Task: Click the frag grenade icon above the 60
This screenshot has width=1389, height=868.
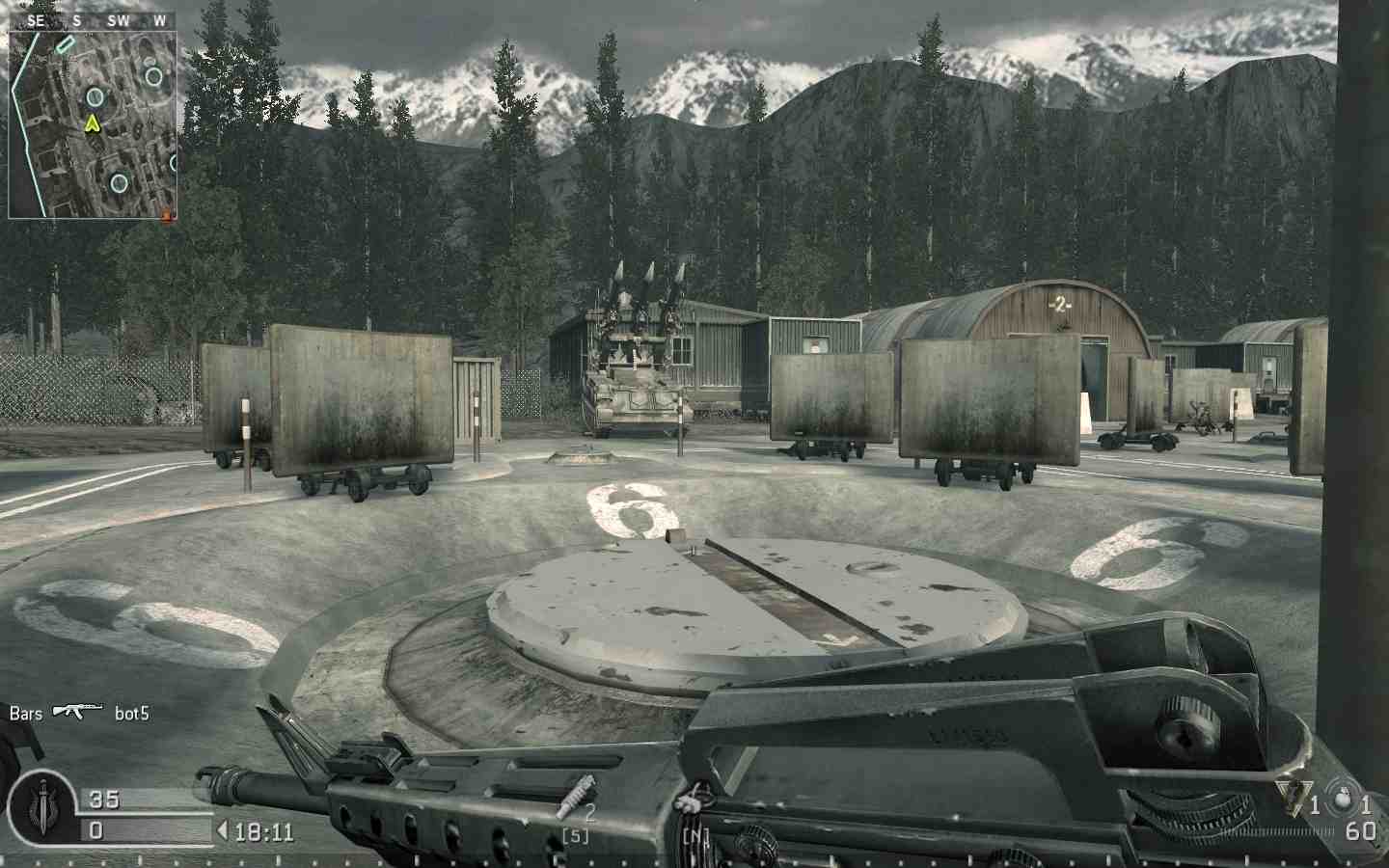Action: click(x=1342, y=799)
